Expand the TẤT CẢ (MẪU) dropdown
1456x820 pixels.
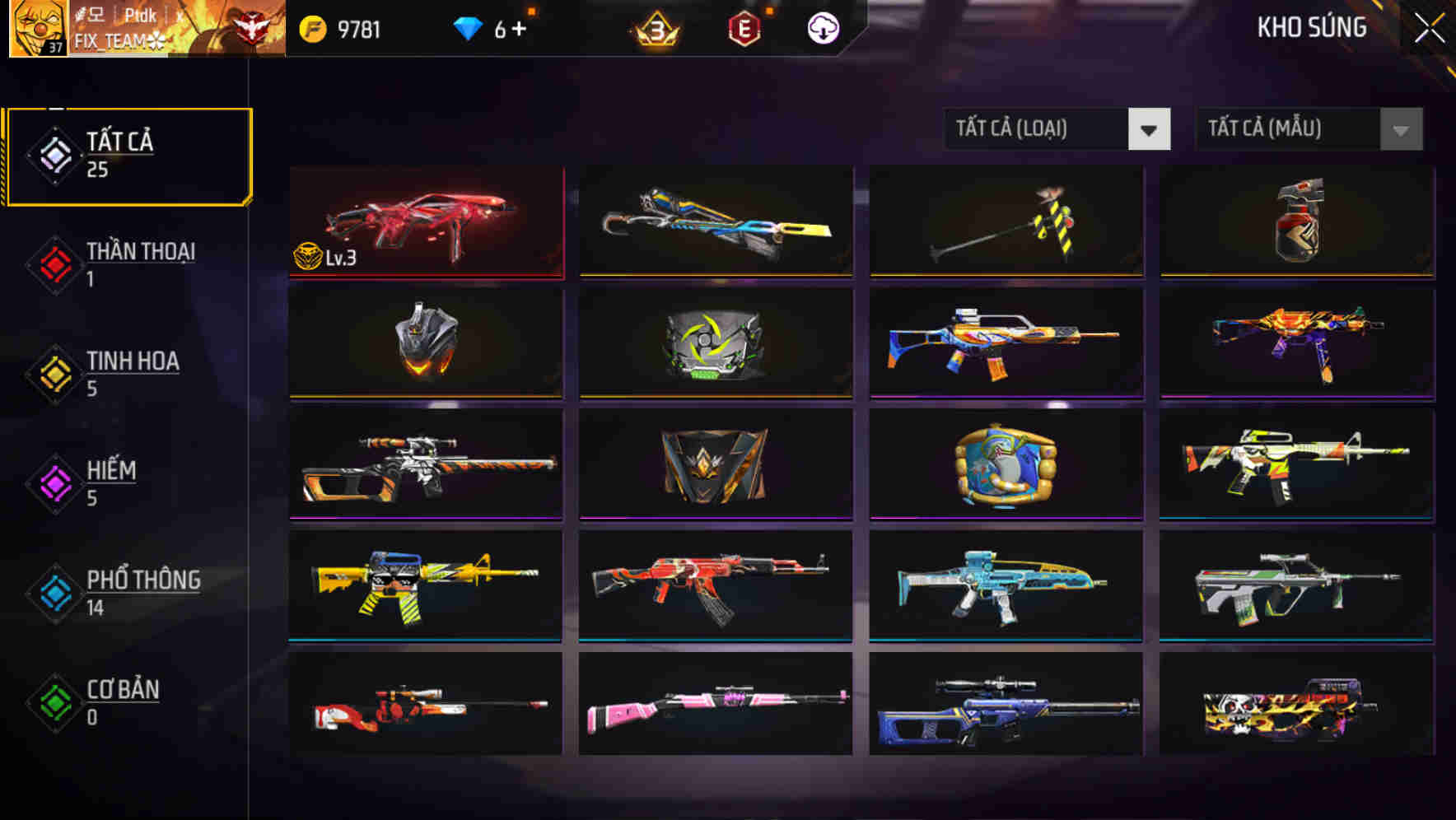pos(1289,129)
